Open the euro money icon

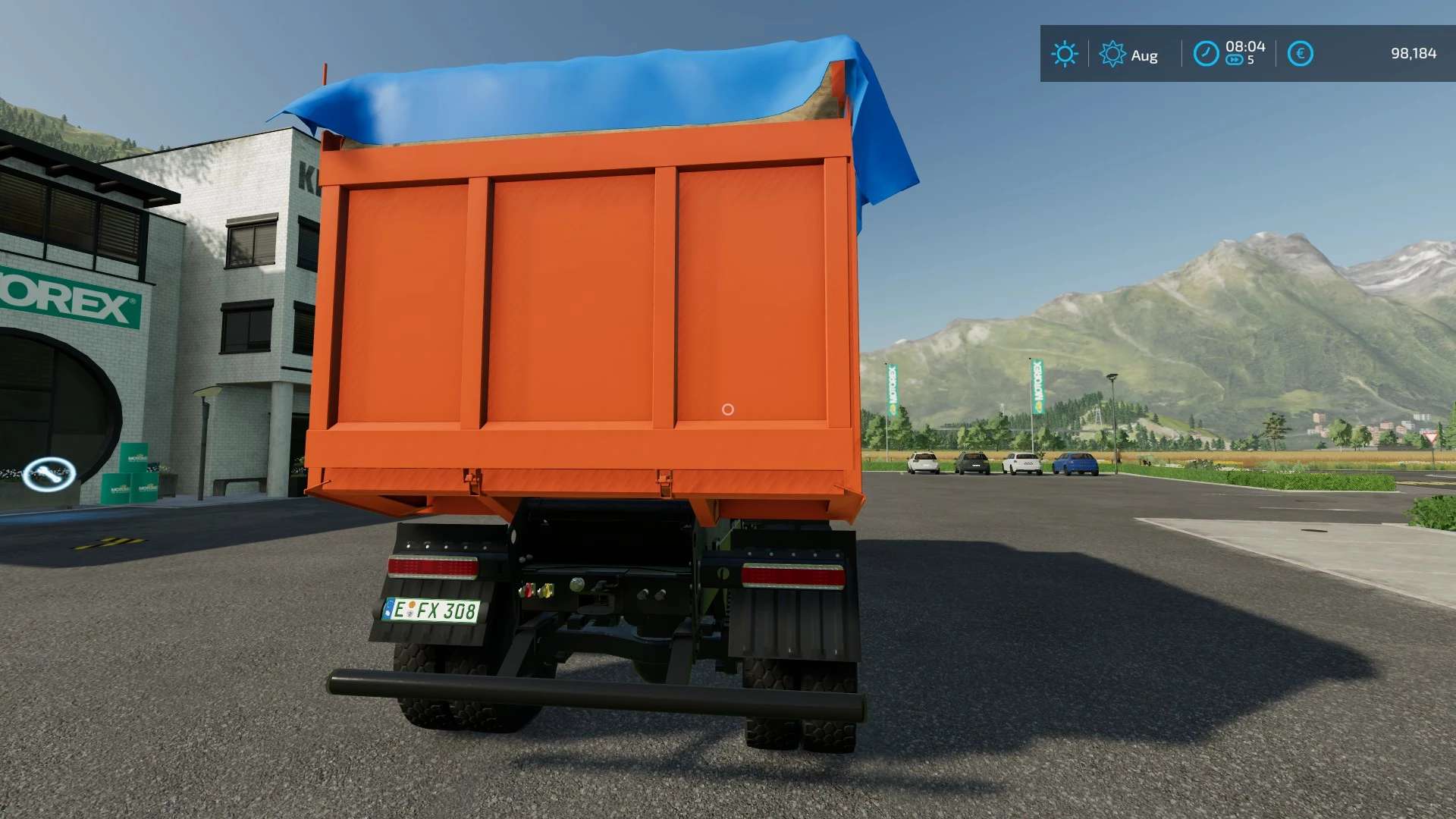[x=1301, y=54]
